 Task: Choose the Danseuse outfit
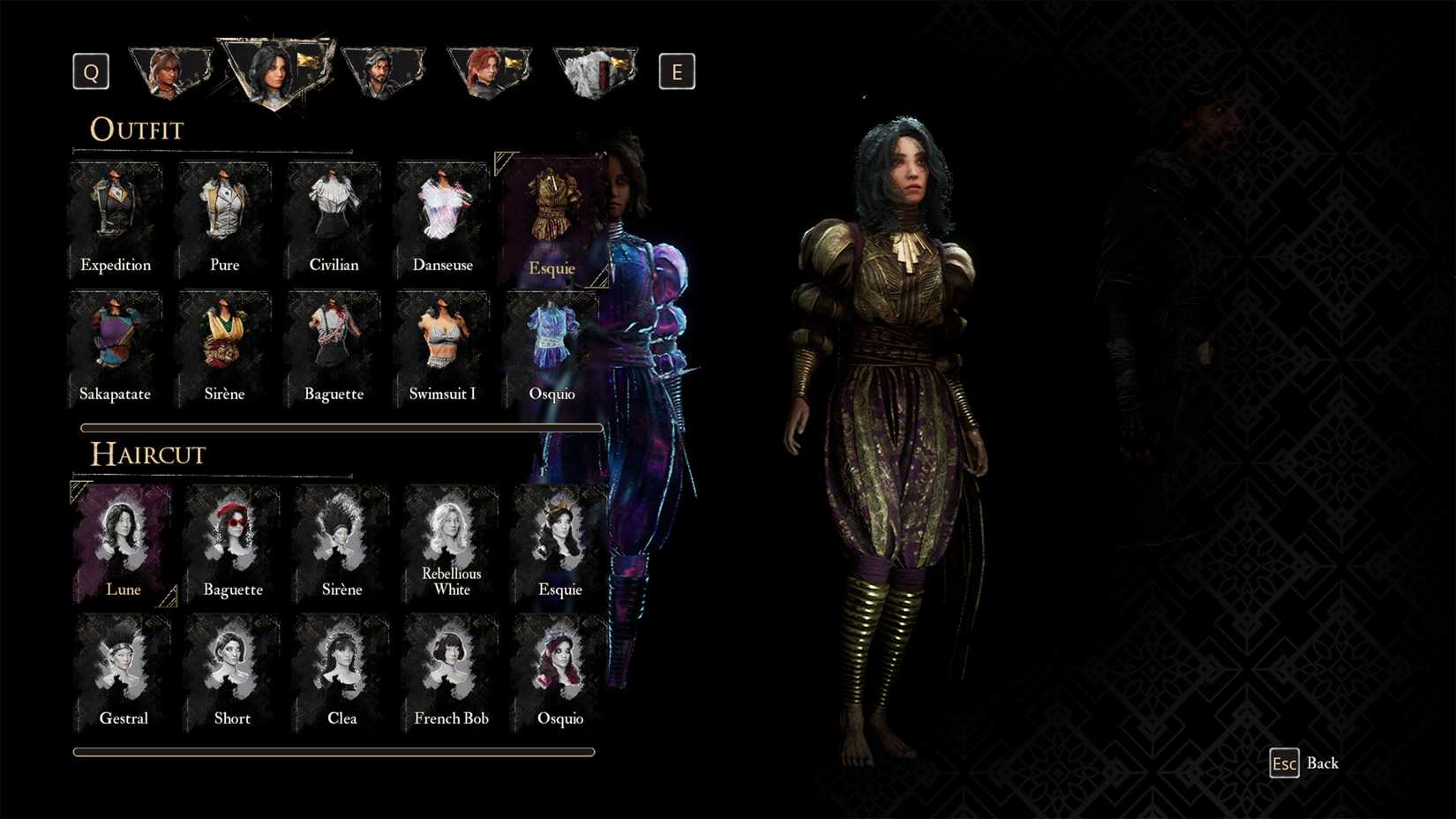click(441, 212)
